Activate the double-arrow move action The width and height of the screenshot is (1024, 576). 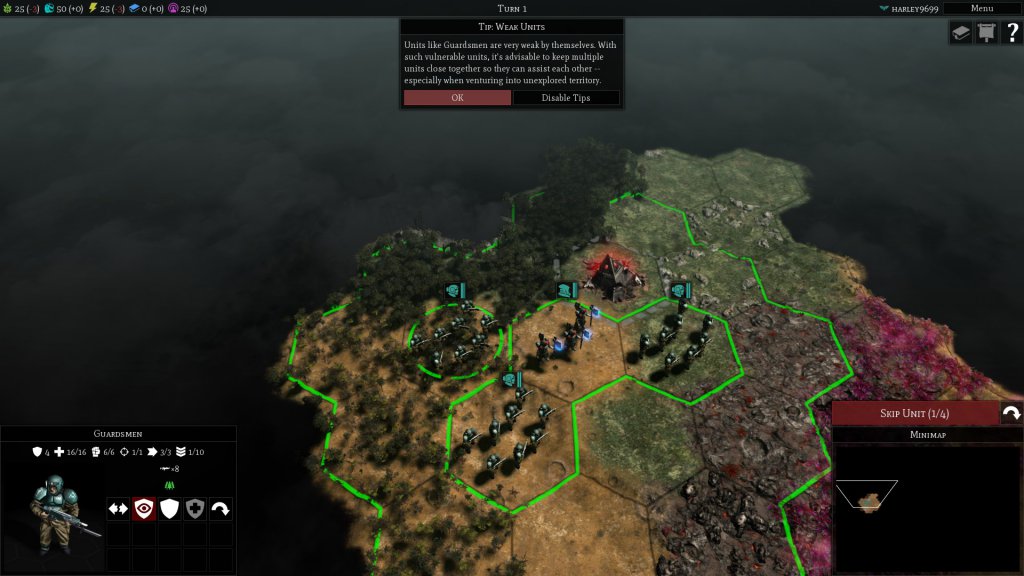click(118, 509)
